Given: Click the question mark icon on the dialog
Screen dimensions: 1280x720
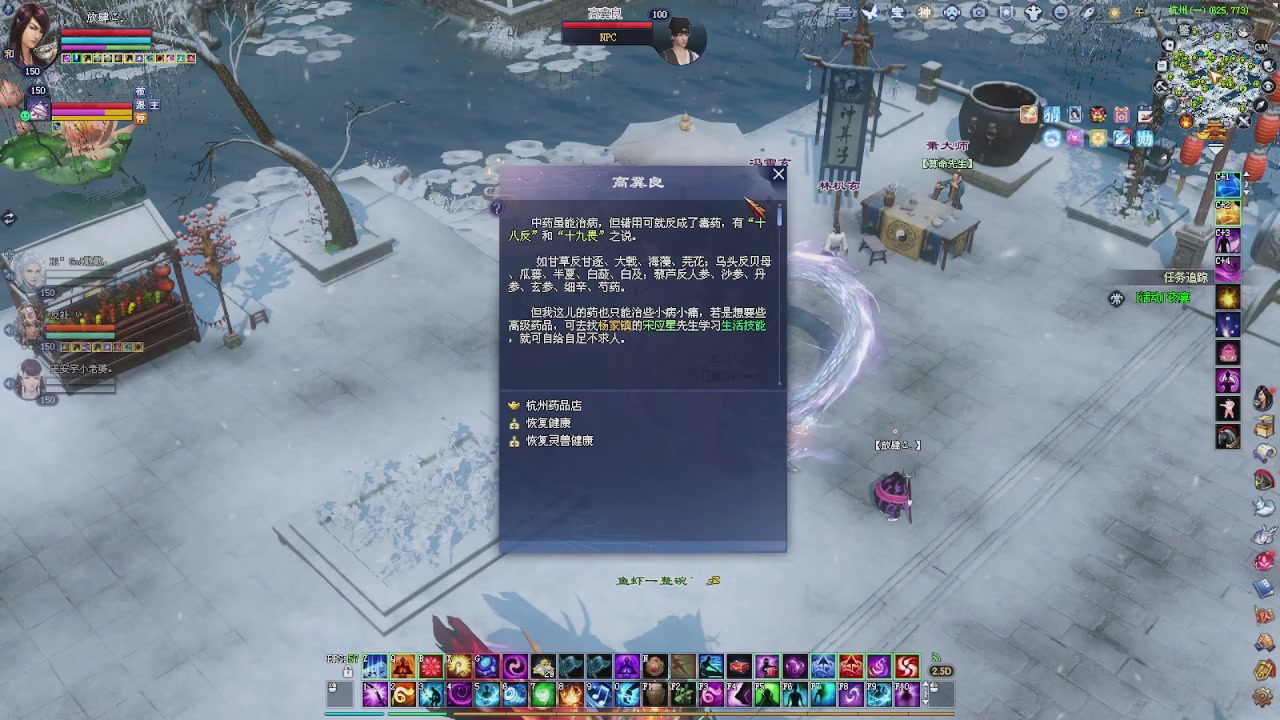Looking at the screenshot, I should point(498,207).
